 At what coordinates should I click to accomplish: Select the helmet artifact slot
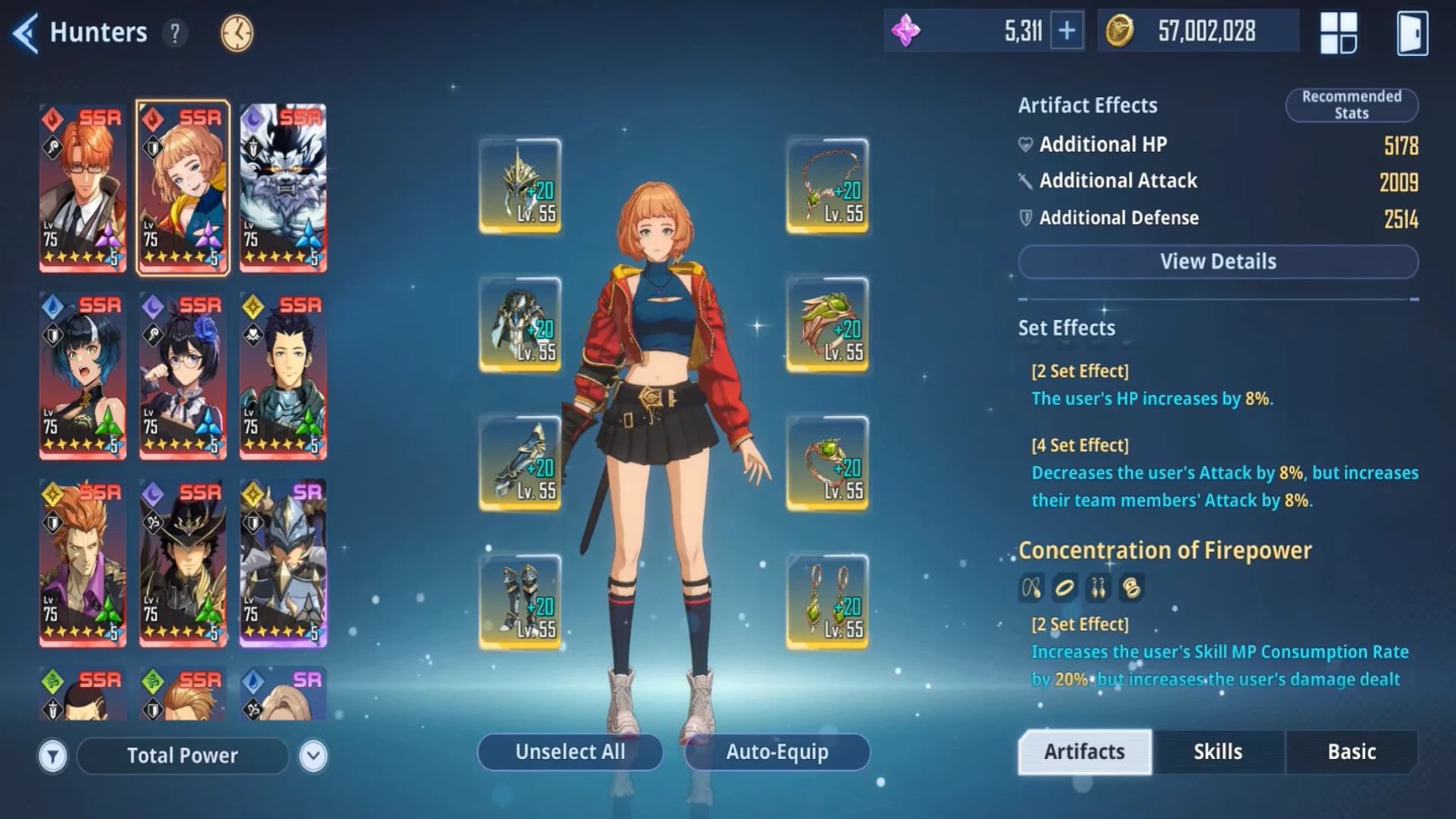[x=520, y=186]
